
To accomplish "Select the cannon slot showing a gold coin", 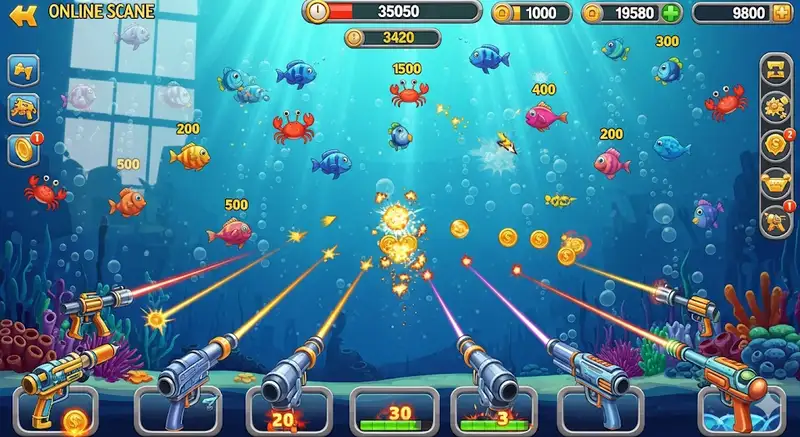I will pyautogui.click(x=64, y=412).
